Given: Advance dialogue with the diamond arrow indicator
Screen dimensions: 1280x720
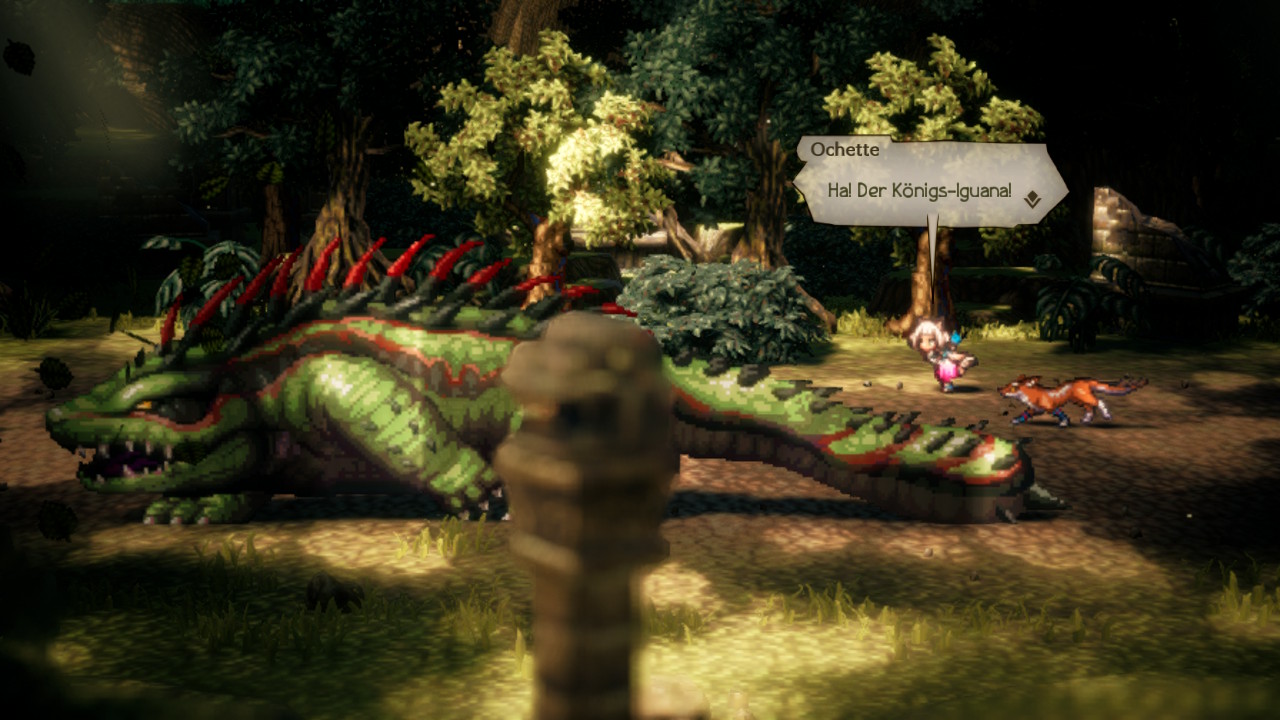Looking at the screenshot, I should [x=1032, y=200].
